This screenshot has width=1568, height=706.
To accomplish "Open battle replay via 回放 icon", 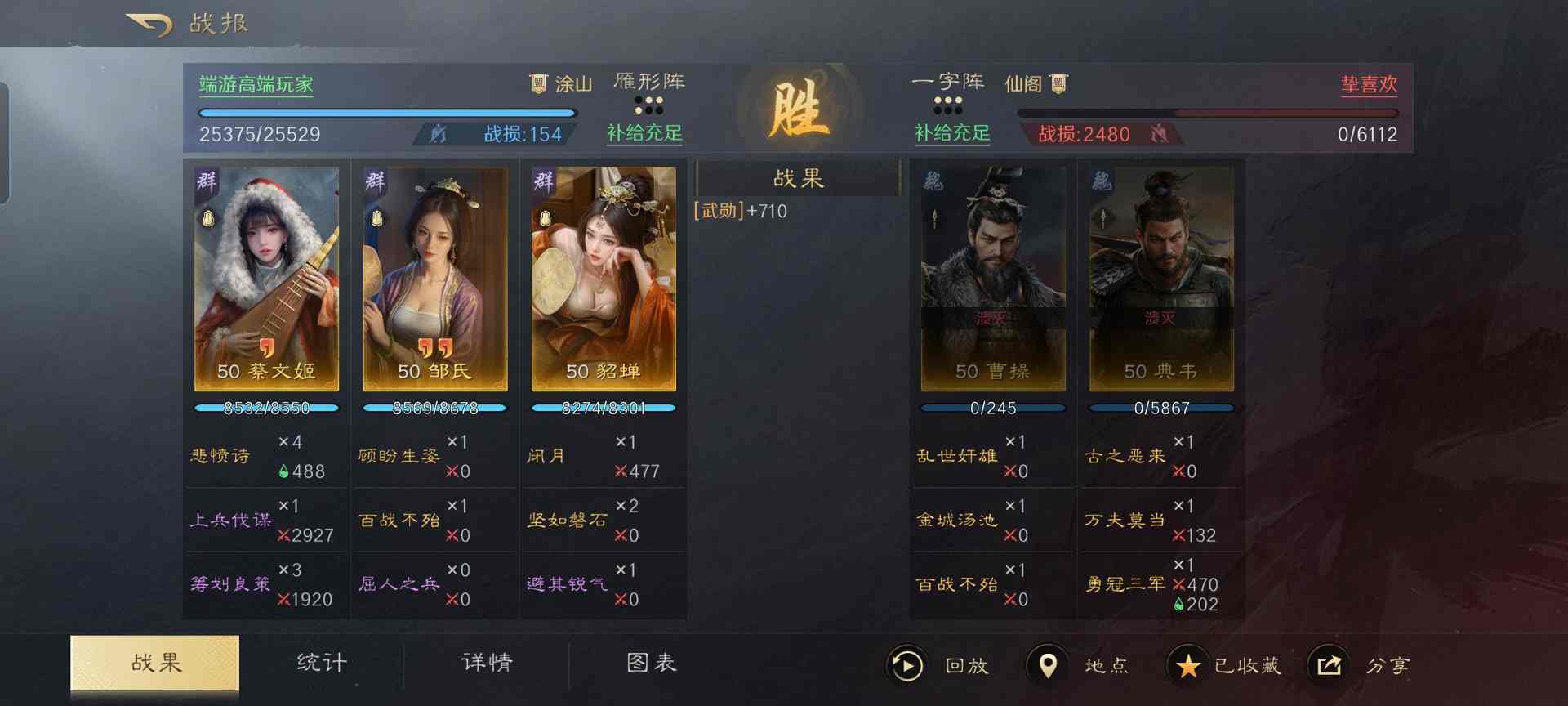I will tap(906, 666).
